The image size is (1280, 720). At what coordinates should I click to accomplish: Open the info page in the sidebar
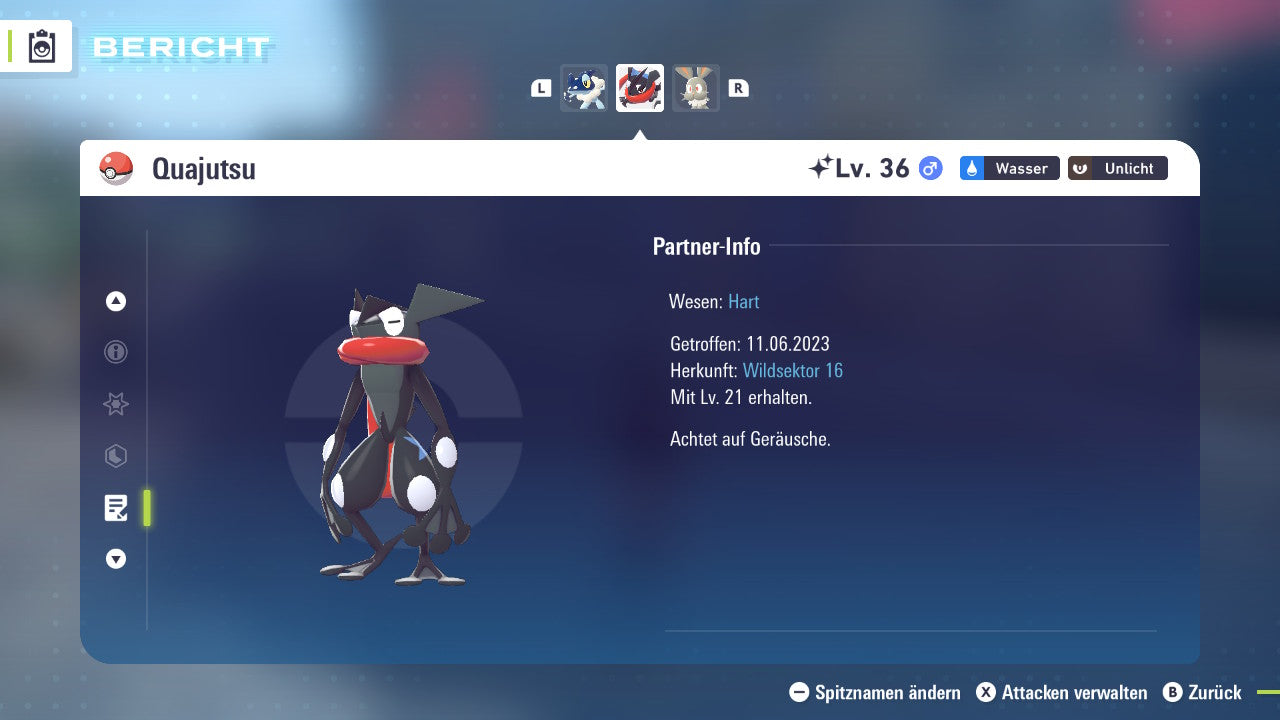coord(115,352)
